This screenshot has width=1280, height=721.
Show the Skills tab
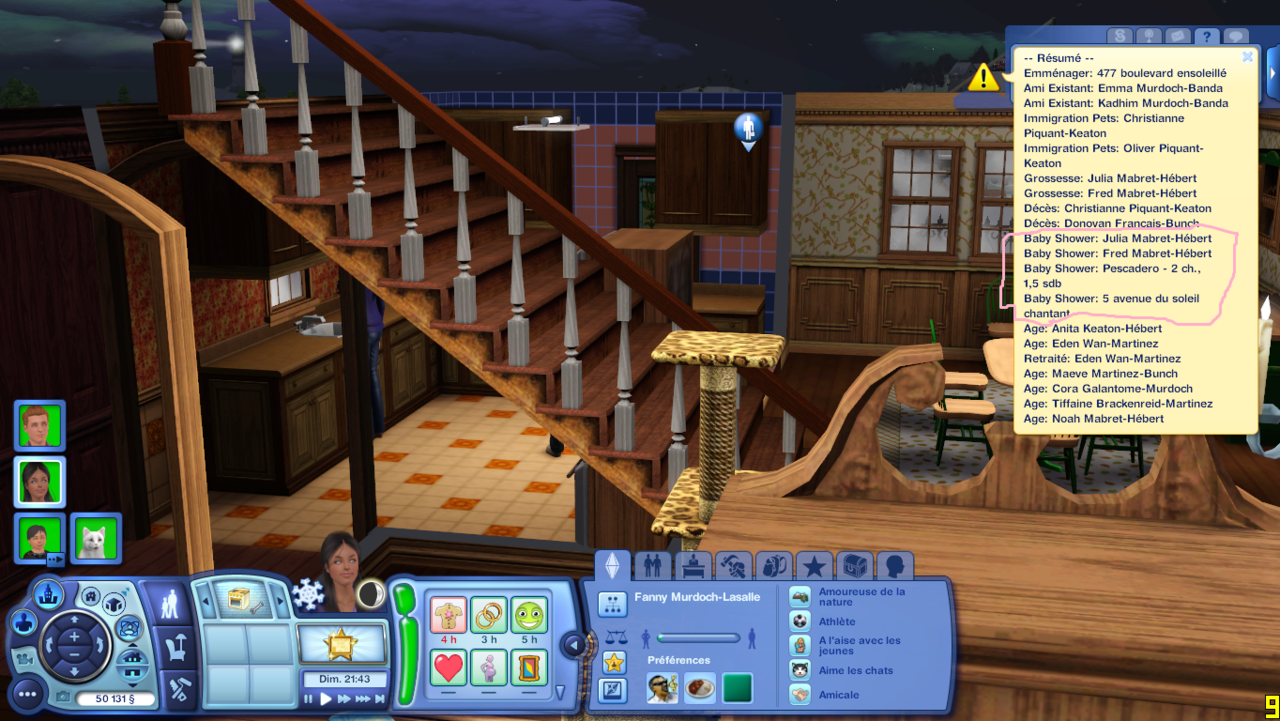coord(734,567)
